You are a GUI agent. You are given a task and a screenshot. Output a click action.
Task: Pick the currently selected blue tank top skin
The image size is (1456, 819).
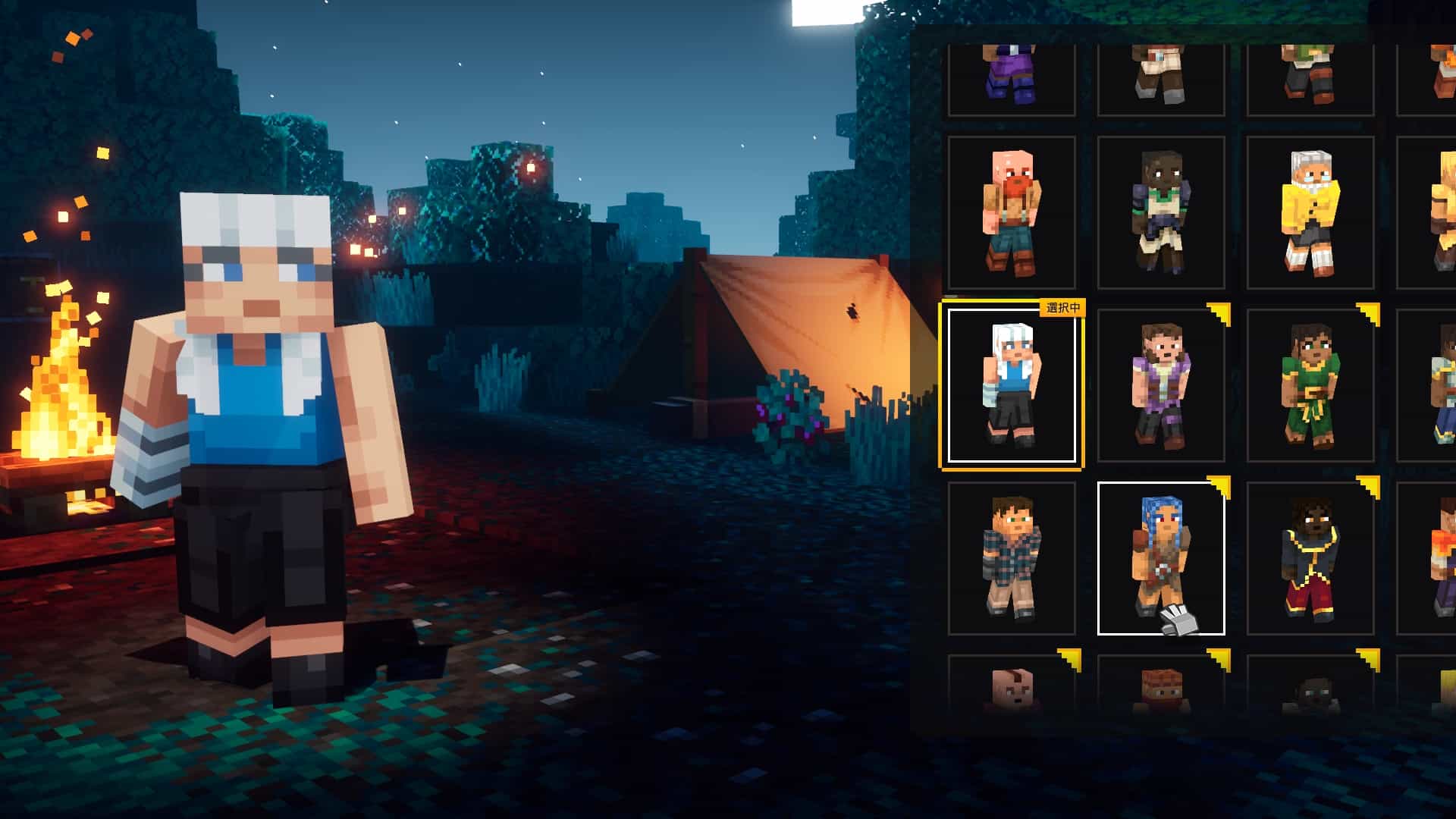pyautogui.click(x=1011, y=384)
